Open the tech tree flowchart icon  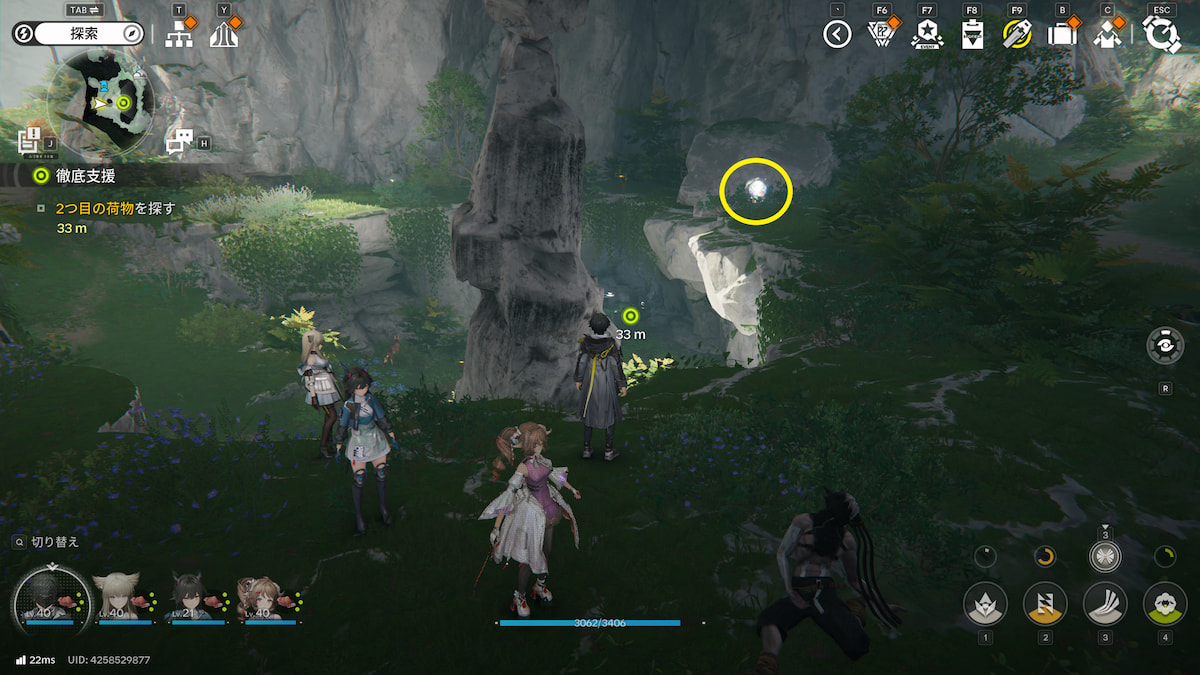click(180, 34)
